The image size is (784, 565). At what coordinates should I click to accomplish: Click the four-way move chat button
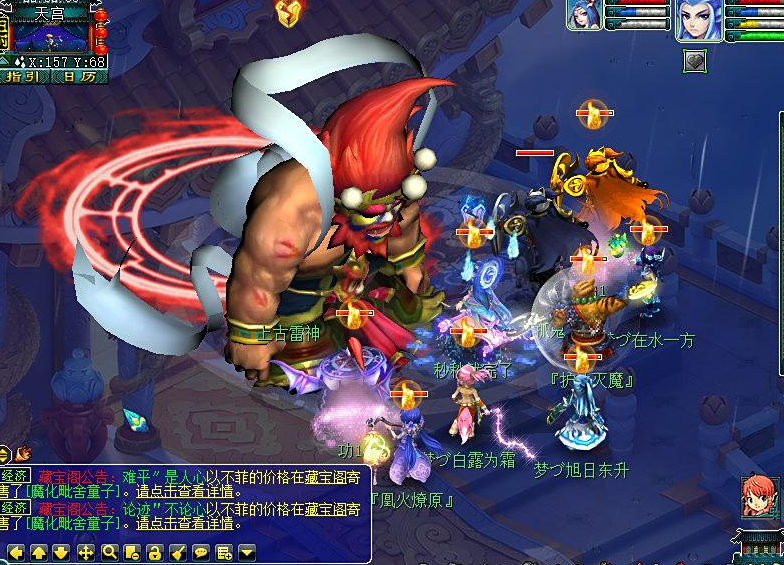[x=85, y=552]
